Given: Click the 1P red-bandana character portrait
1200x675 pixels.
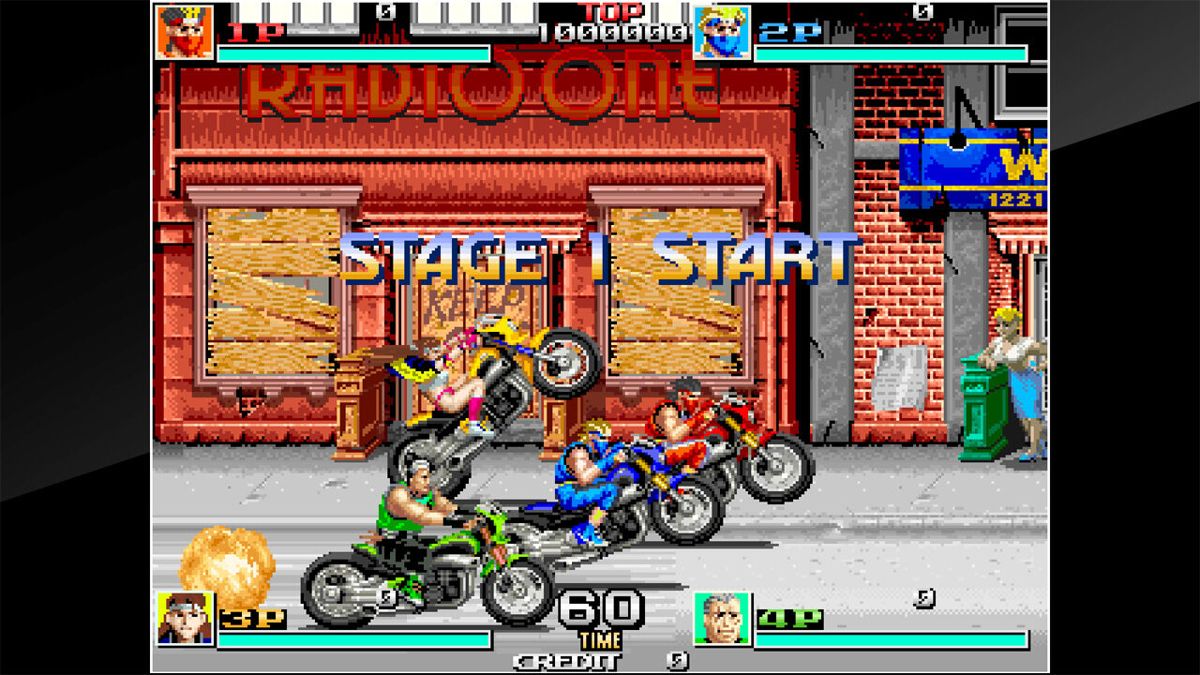Looking at the screenshot, I should [x=184, y=33].
